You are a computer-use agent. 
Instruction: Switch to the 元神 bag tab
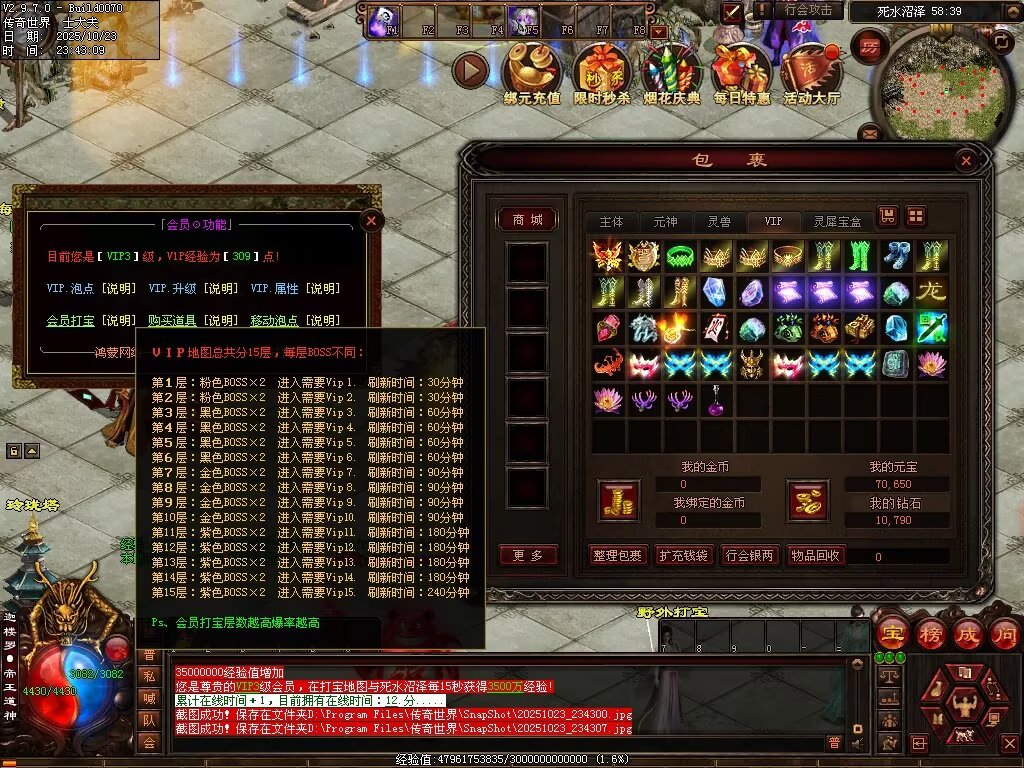point(665,221)
